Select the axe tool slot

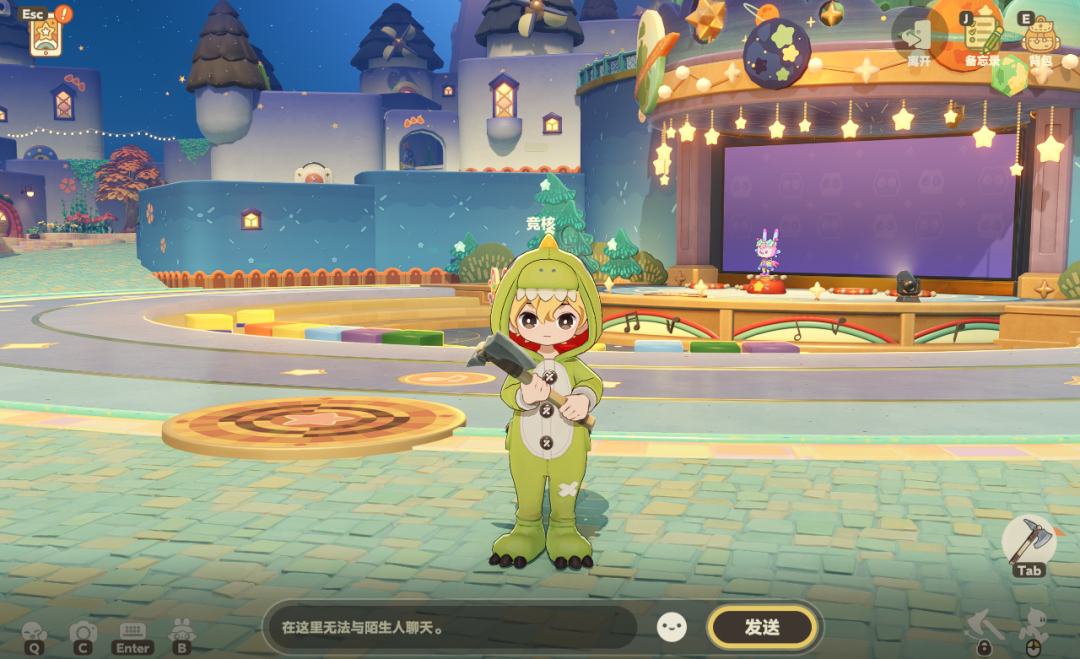[1028, 543]
